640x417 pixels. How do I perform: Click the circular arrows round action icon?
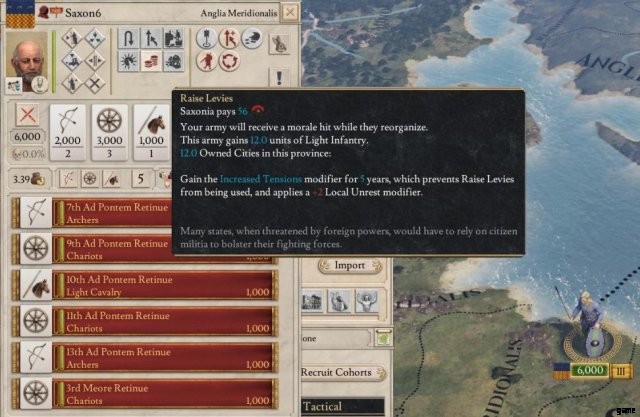(x=229, y=62)
